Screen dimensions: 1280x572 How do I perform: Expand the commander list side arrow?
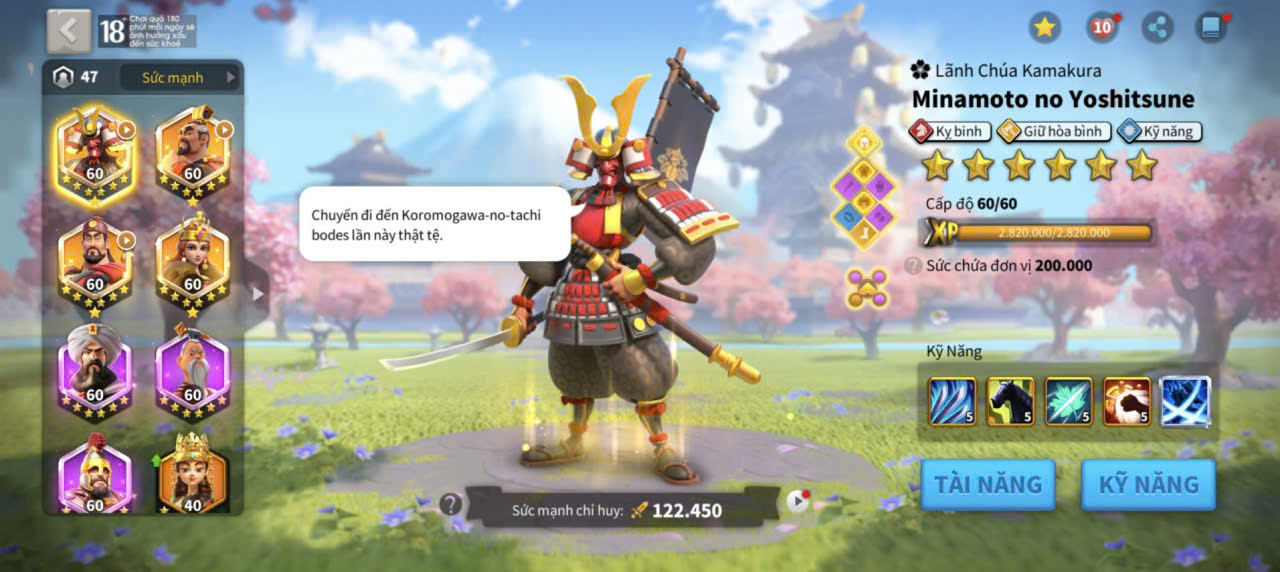point(258,294)
